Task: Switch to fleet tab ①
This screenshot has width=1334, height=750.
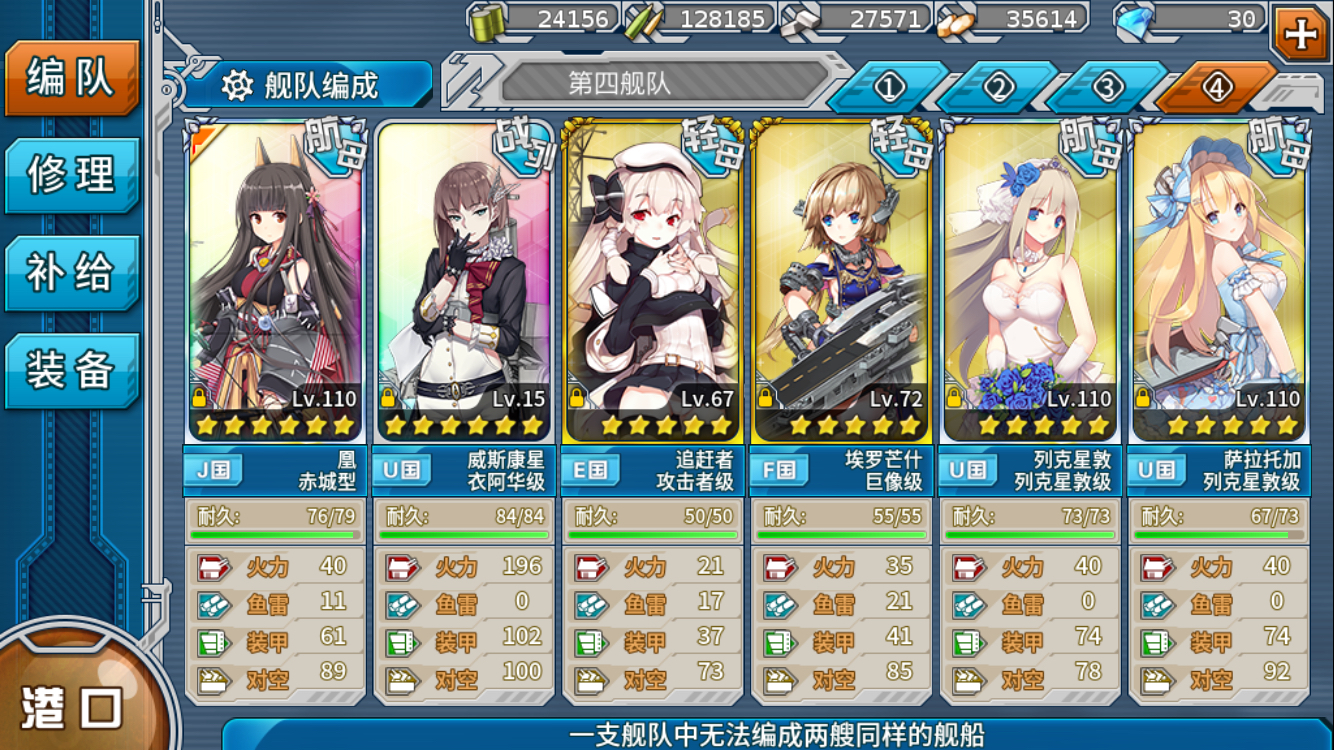Action: pos(890,87)
